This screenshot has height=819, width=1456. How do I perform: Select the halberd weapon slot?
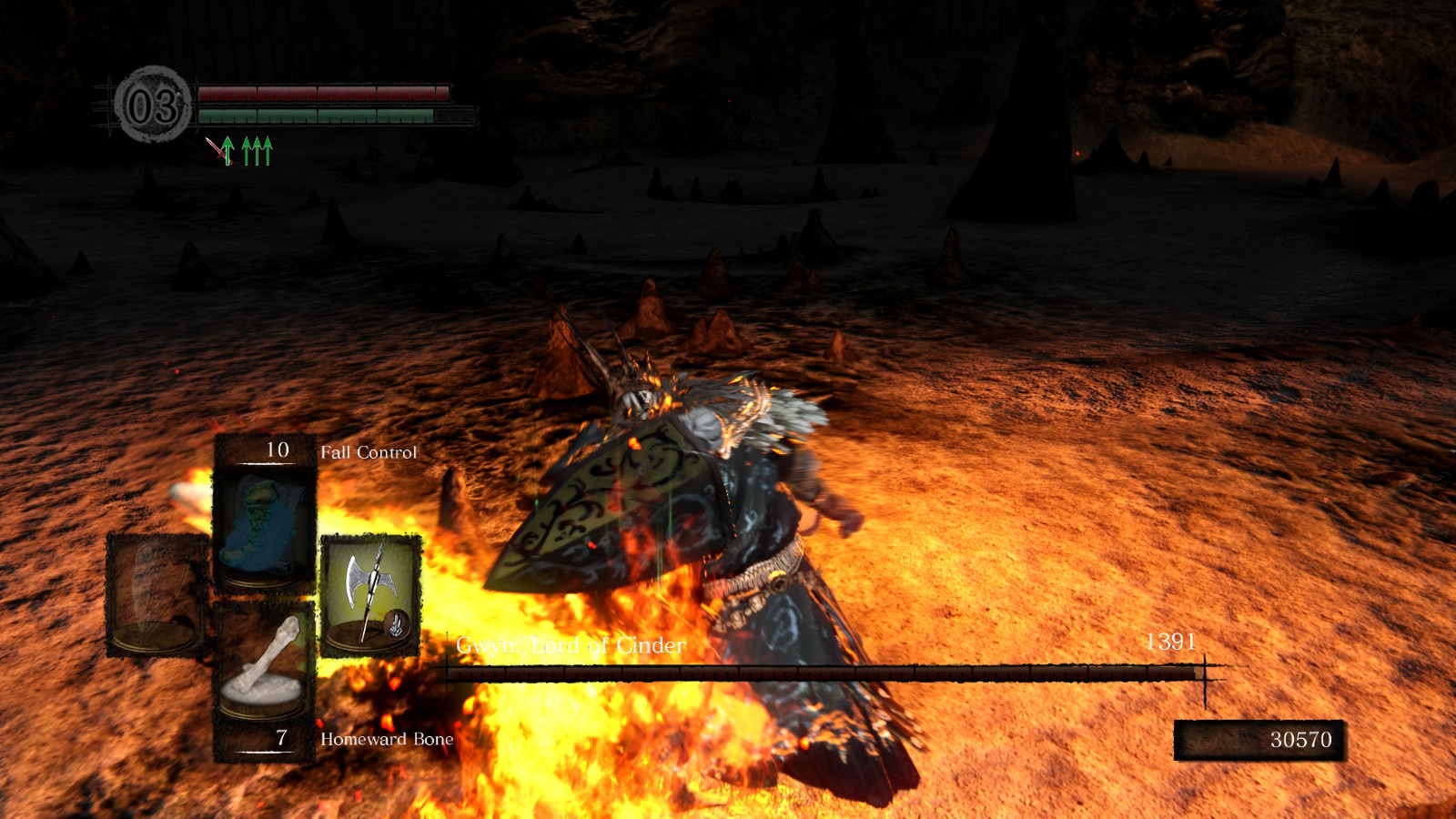(370, 596)
